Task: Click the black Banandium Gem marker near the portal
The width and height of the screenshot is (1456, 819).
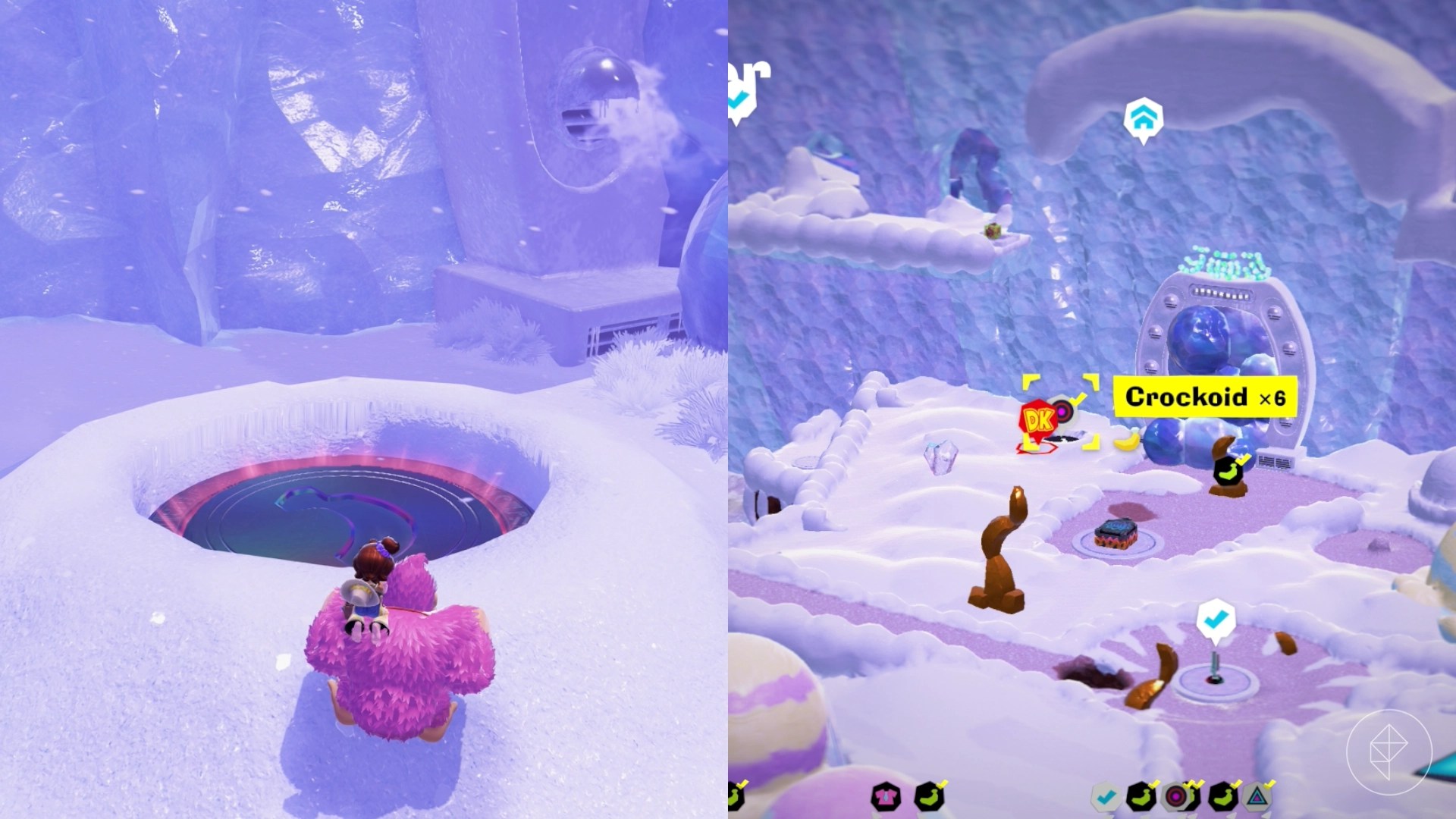Action: coord(1227,471)
